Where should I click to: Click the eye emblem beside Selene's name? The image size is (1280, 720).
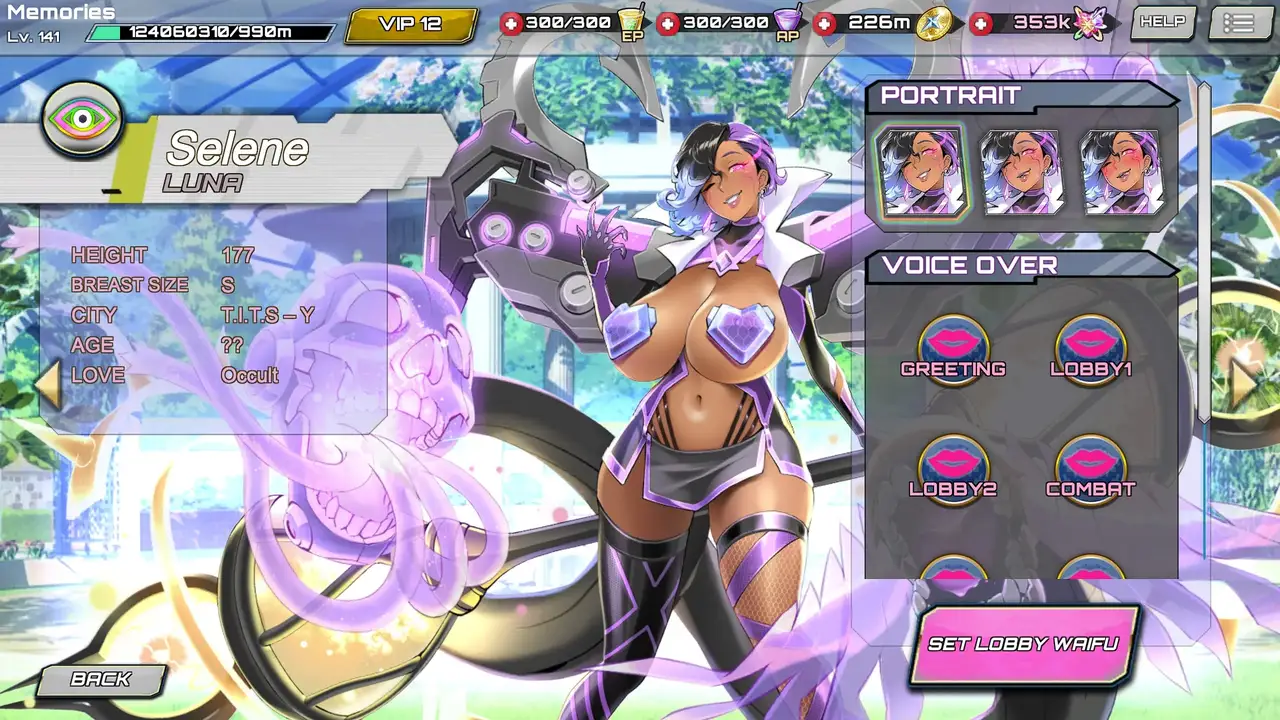click(x=82, y=120)
